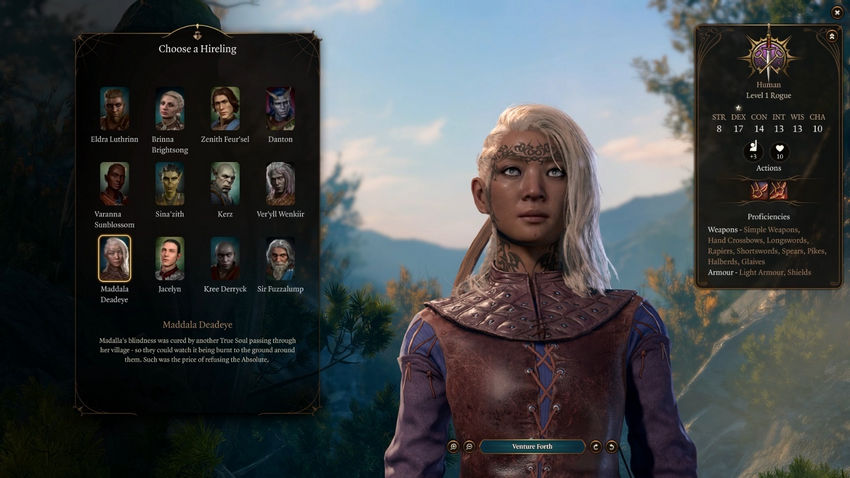The image size is (850, 478).
Task: Click the zoom-out magnifier button
Action: tap(468, 447)
